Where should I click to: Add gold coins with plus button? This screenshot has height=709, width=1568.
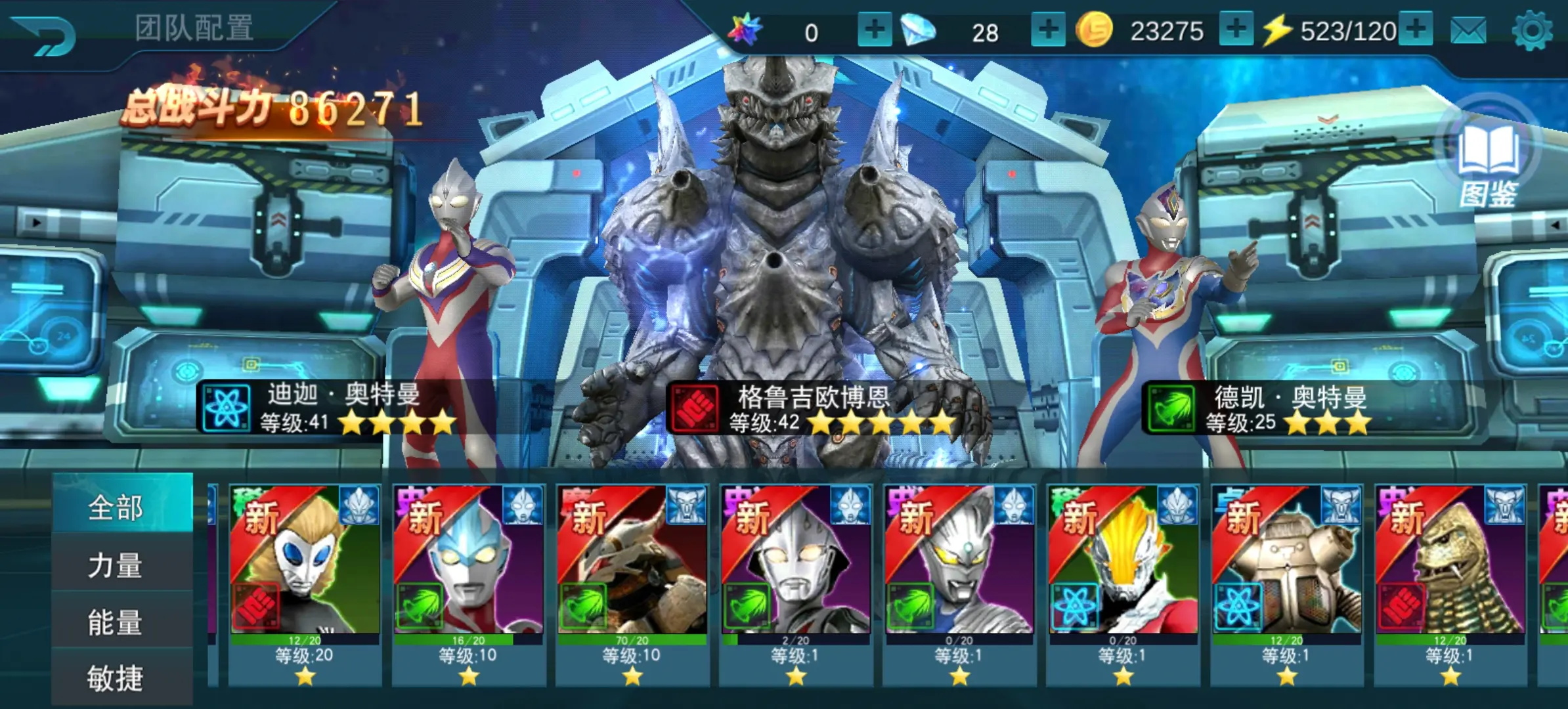pos(1236,30)
